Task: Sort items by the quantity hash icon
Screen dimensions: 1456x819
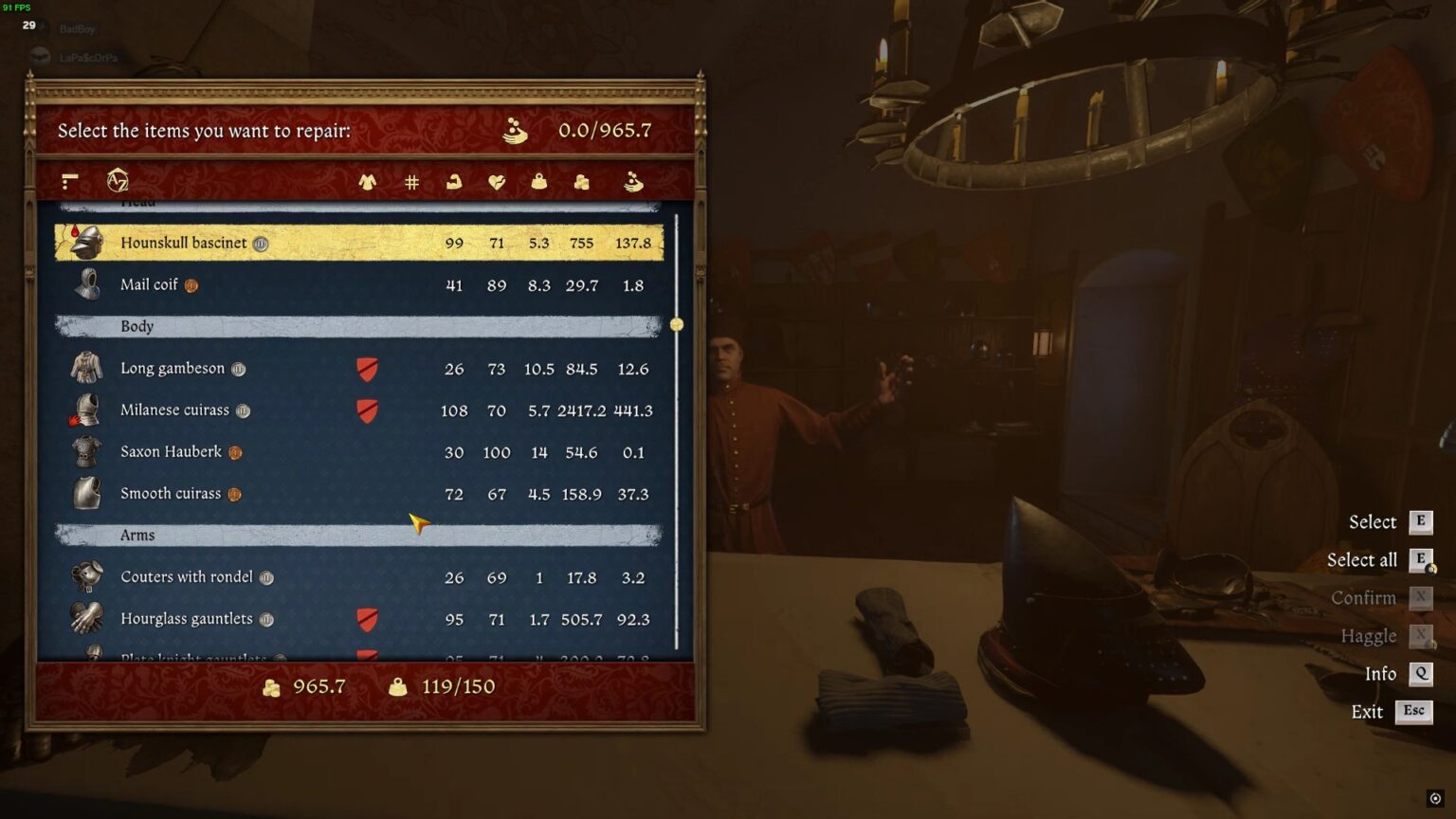Action: coord(410,182)
